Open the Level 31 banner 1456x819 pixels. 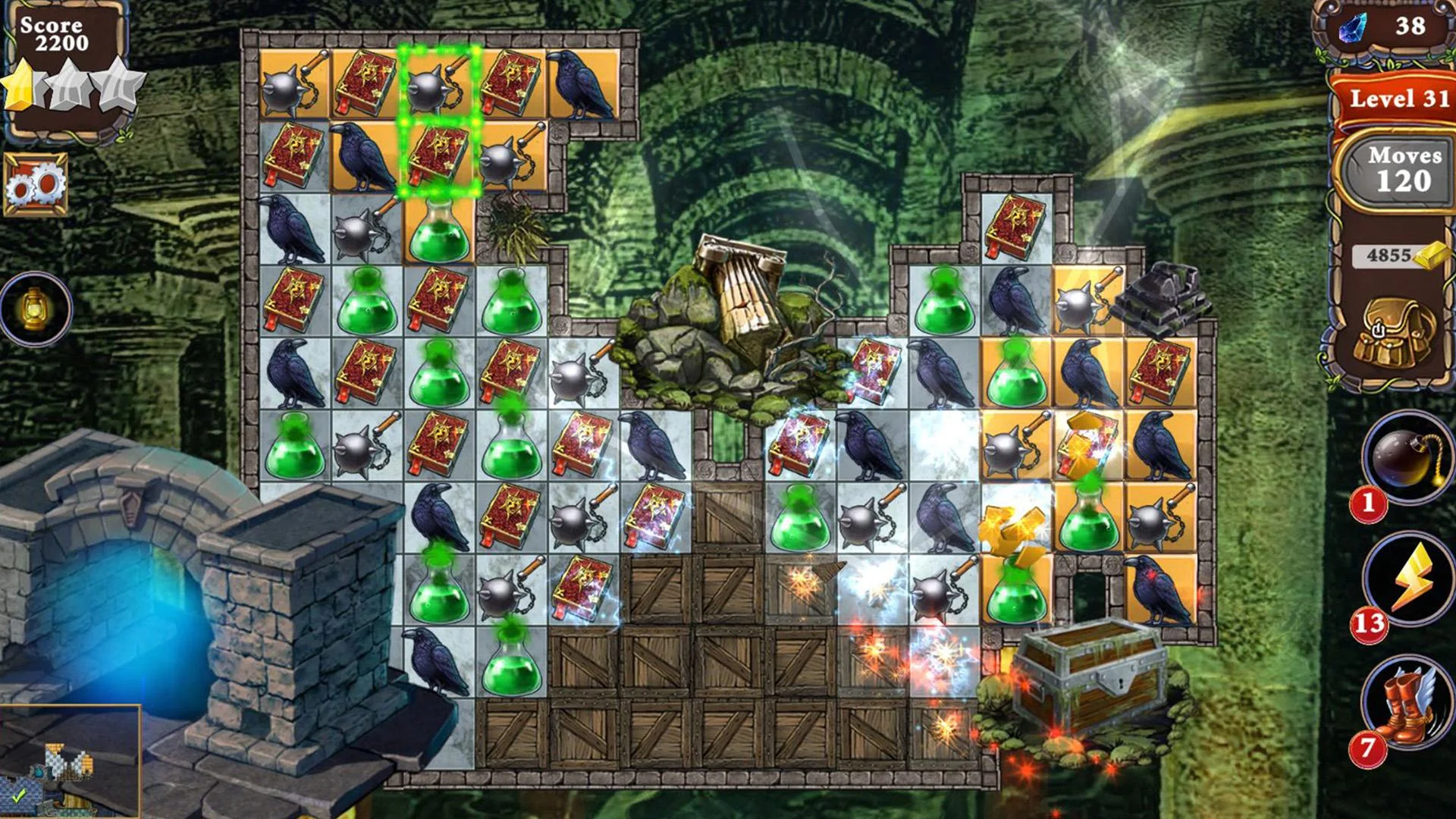[x=1399, y=99]
